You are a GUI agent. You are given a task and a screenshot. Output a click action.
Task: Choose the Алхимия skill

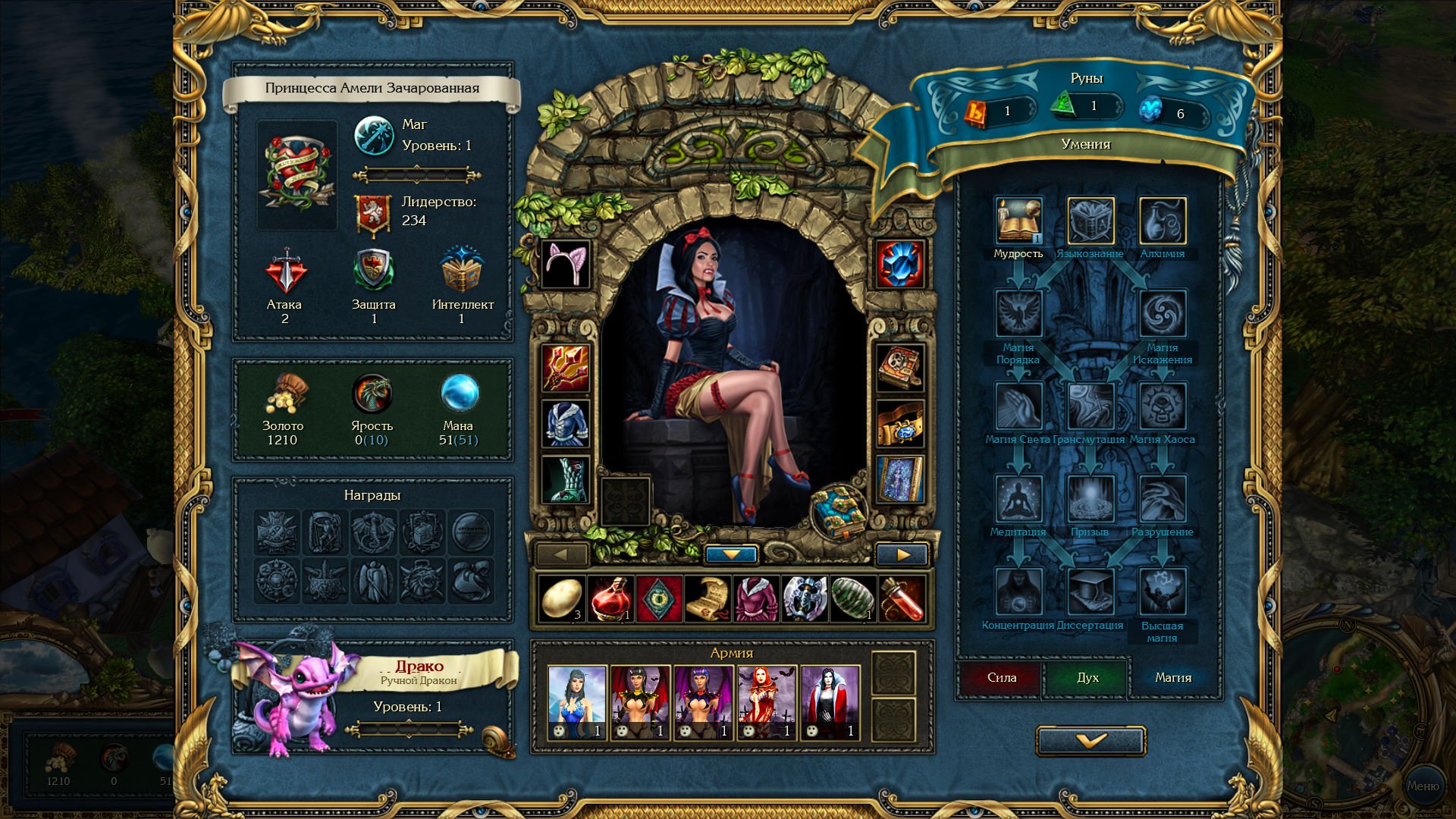(x=1163, y=221)
